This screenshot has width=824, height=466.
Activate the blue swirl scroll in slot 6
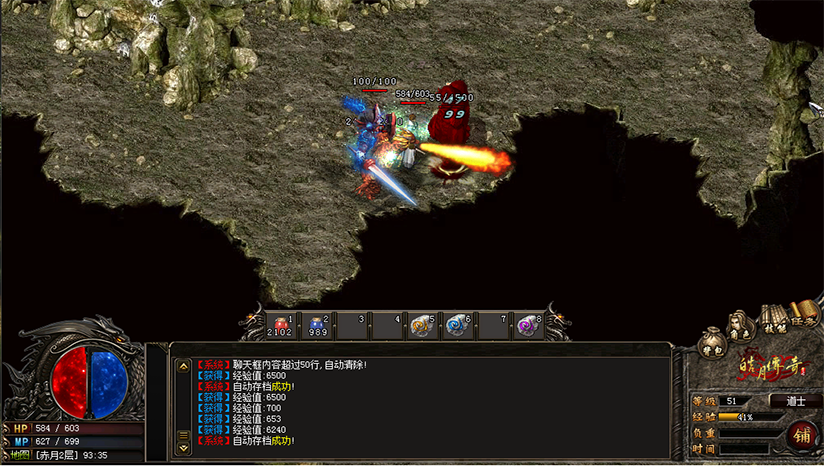tap(456, 325)
